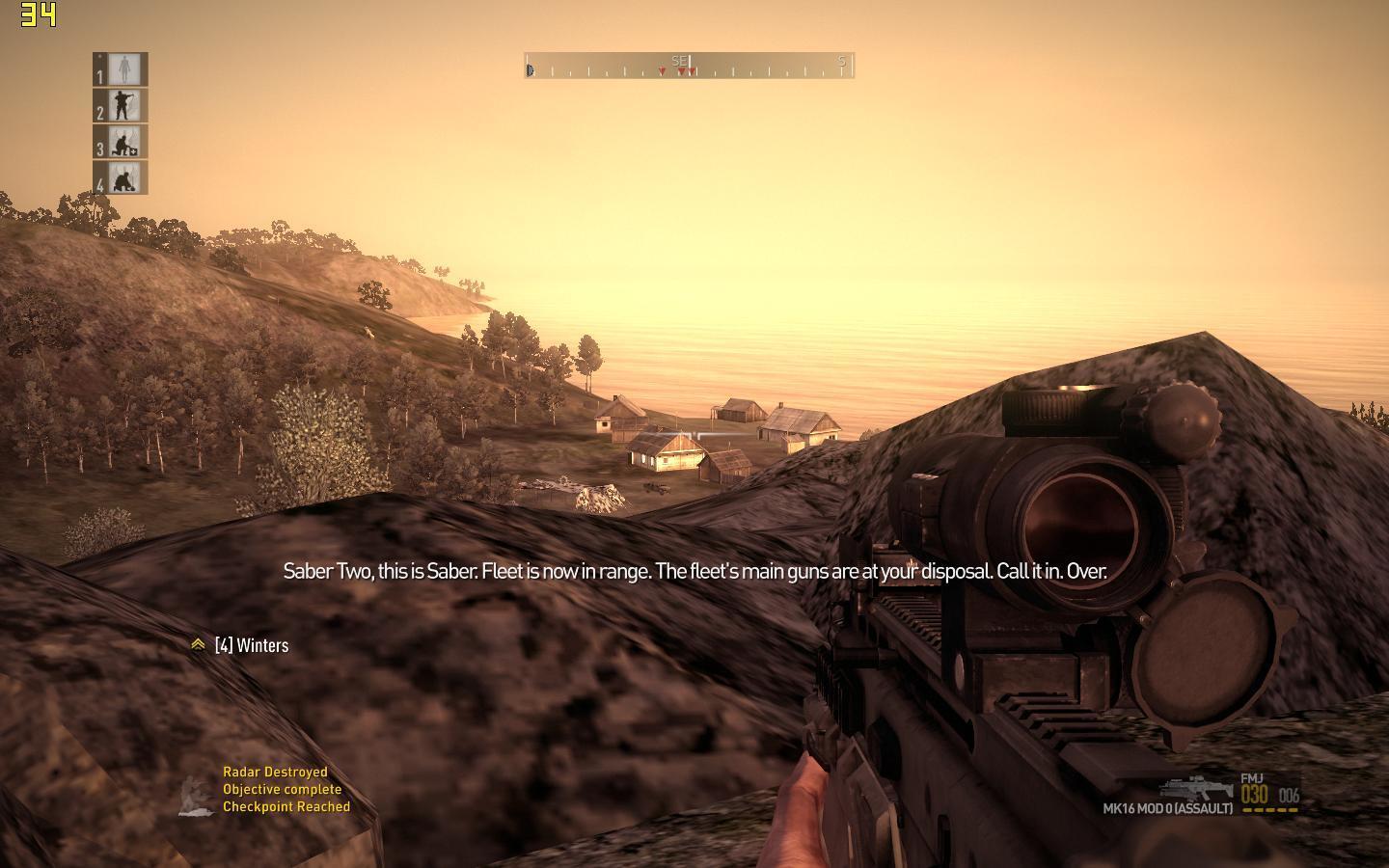
Task: Select squad member 1 body status icon
Action: tap(123, 69)
